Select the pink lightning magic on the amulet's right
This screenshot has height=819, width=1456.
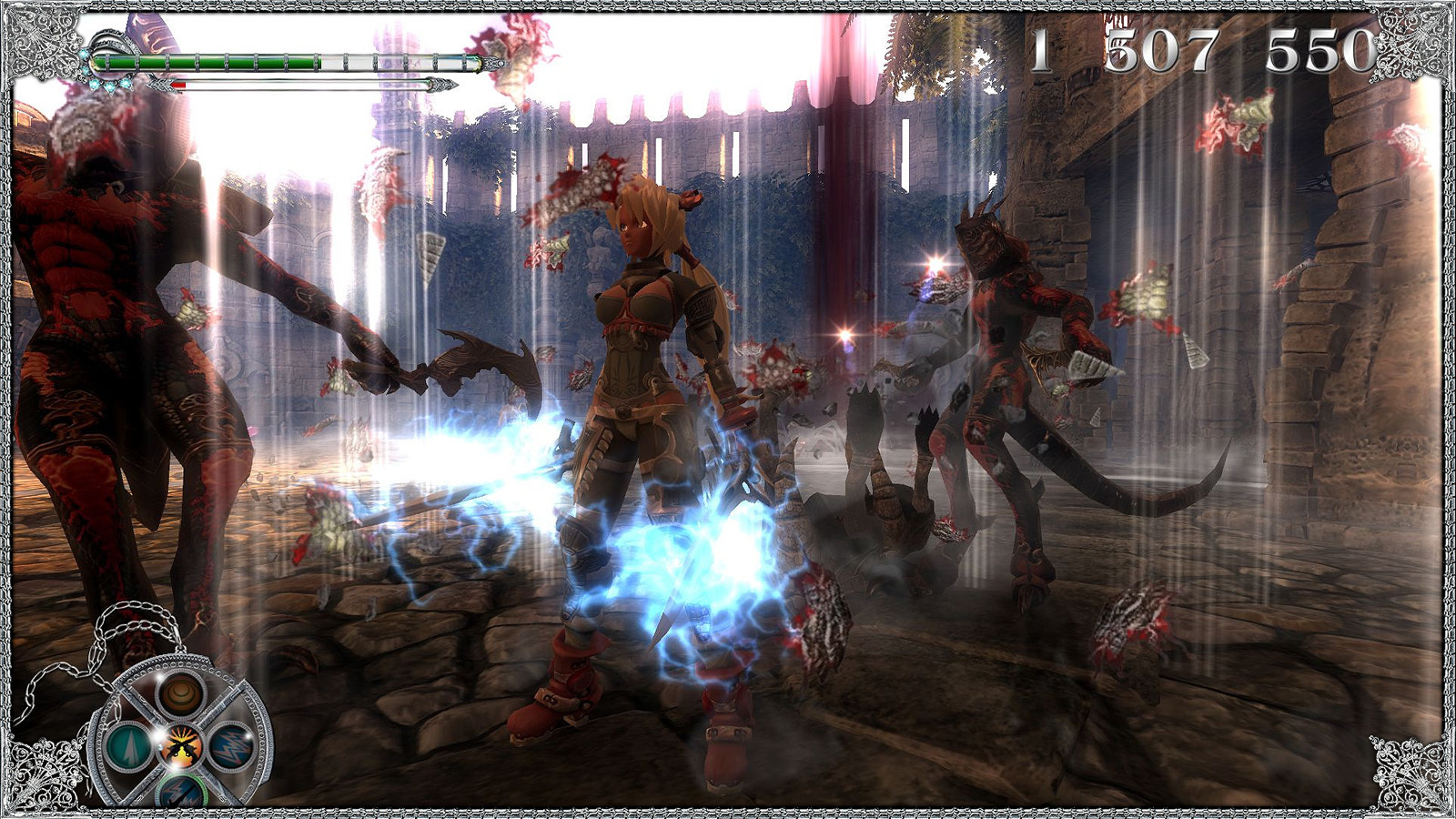230,748
